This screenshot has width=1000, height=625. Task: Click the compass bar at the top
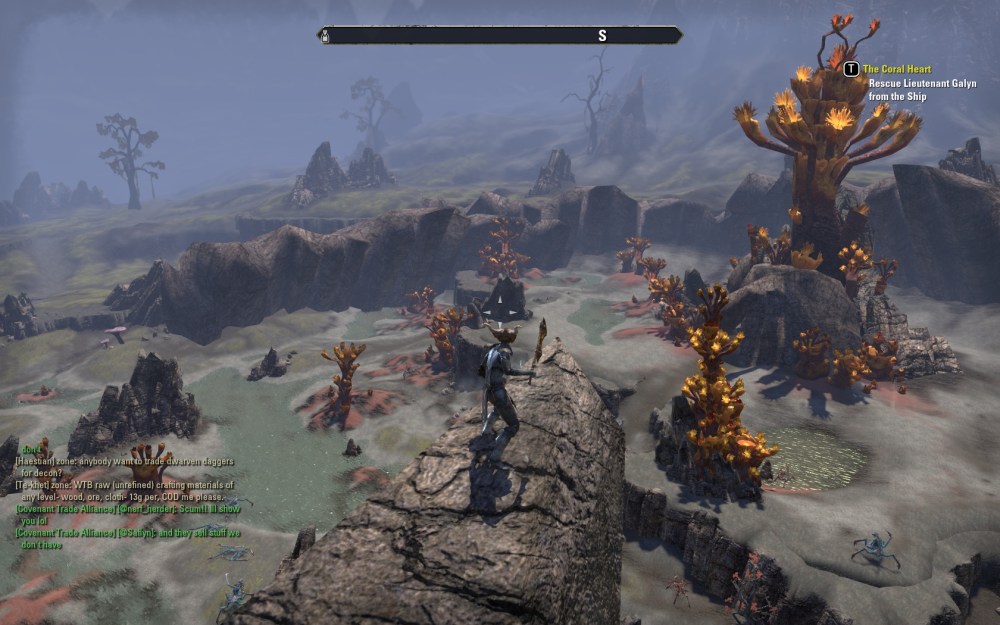pos(500,36)
